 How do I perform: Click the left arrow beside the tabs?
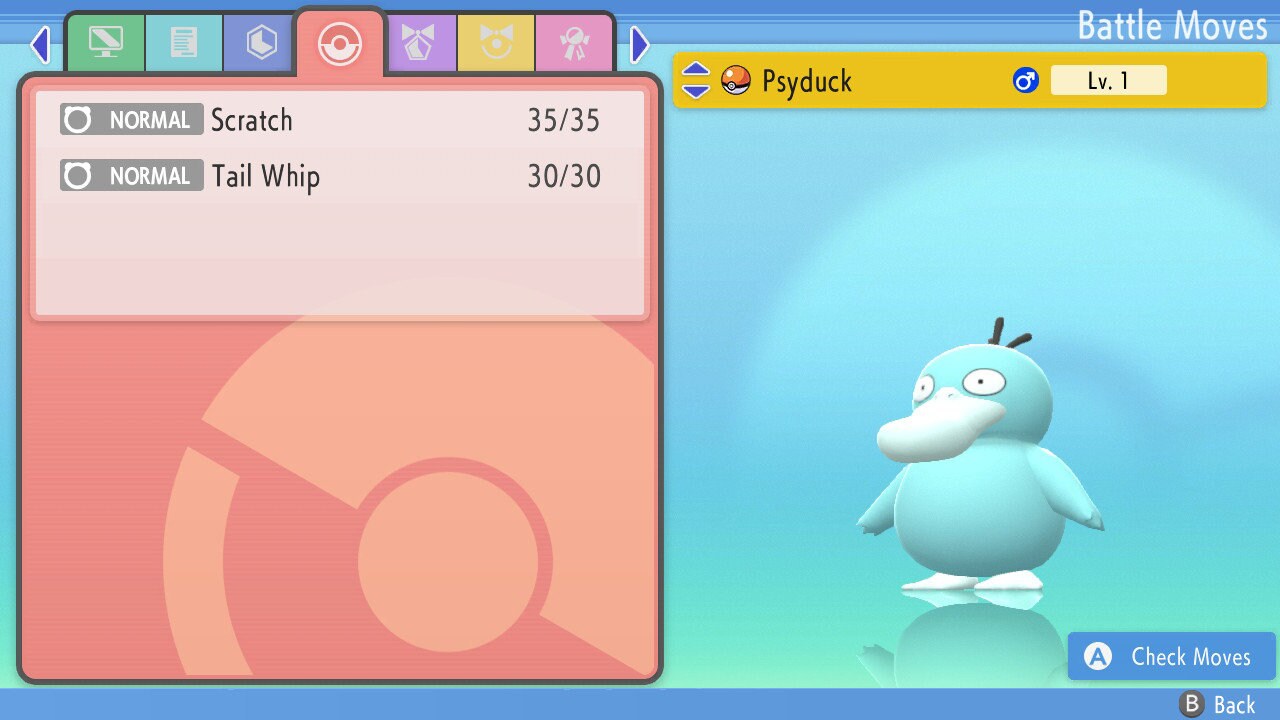pos(40,44)
